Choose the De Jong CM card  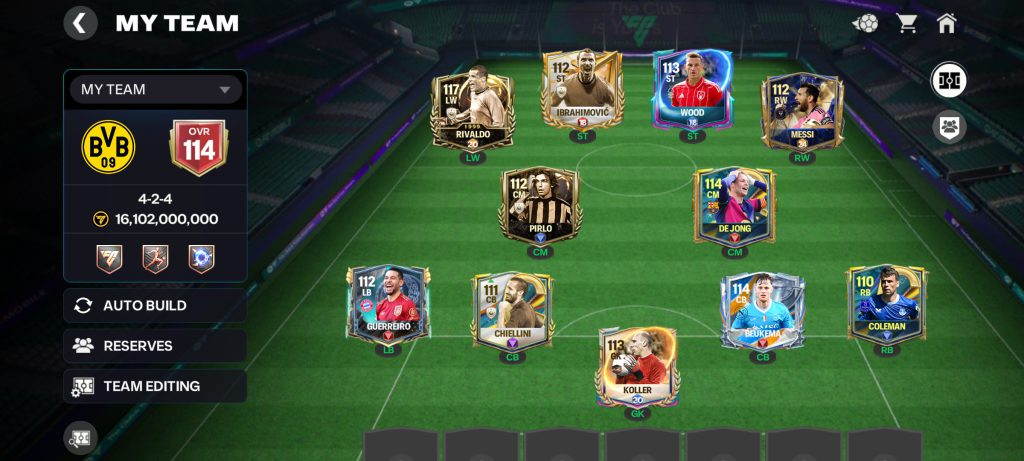click(x=735, y=206)
